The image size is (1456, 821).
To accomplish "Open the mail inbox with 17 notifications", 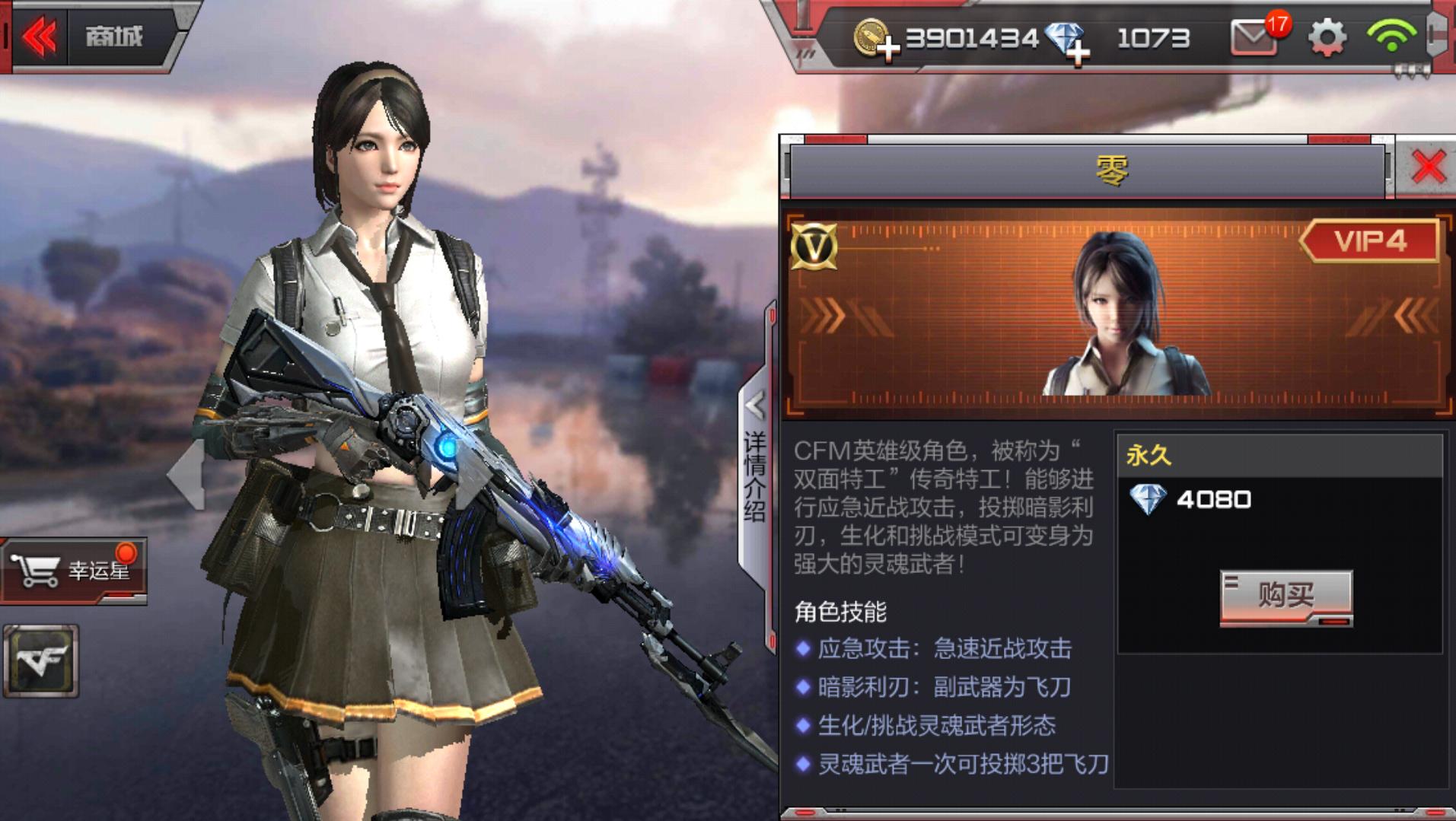I will (x=1254, y=38).
